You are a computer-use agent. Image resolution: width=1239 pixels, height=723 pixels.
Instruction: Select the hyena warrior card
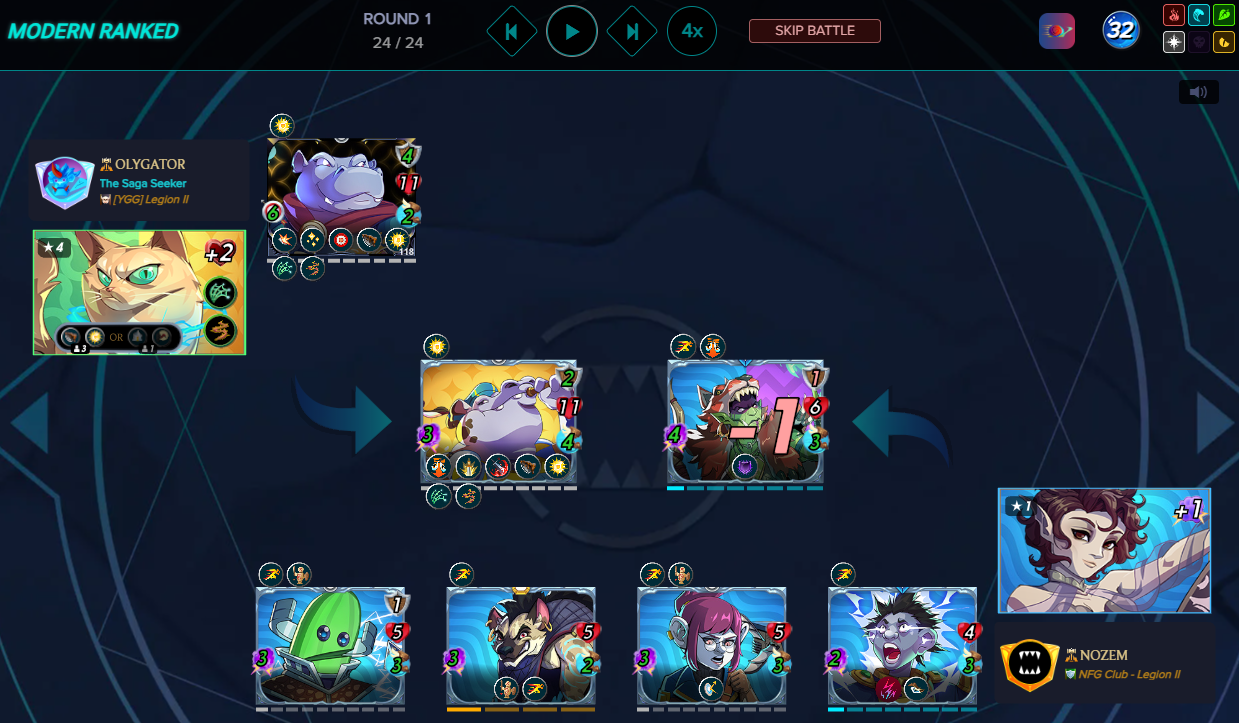[520, 645]
